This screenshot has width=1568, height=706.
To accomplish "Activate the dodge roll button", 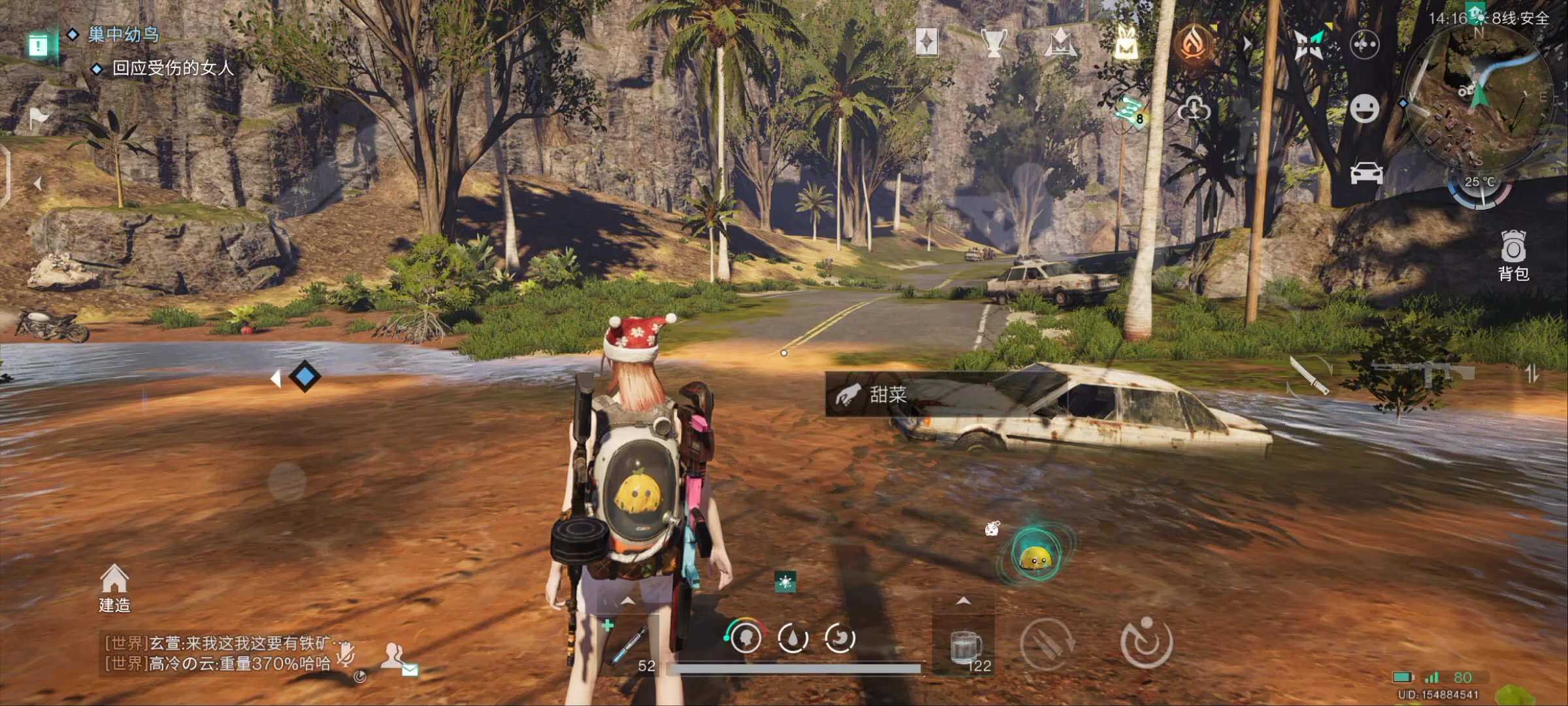I will 1146,643.
